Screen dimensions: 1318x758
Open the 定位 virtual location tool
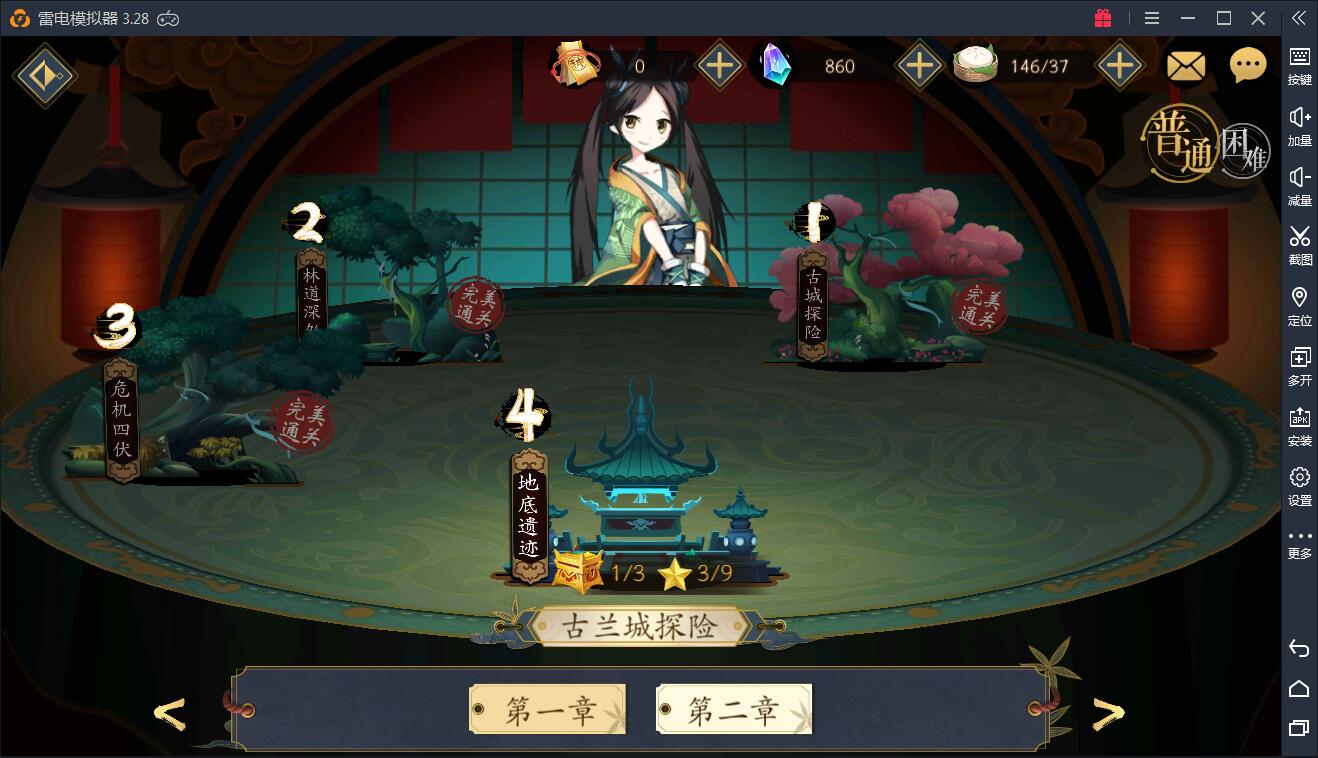[x=1299, y=303]
